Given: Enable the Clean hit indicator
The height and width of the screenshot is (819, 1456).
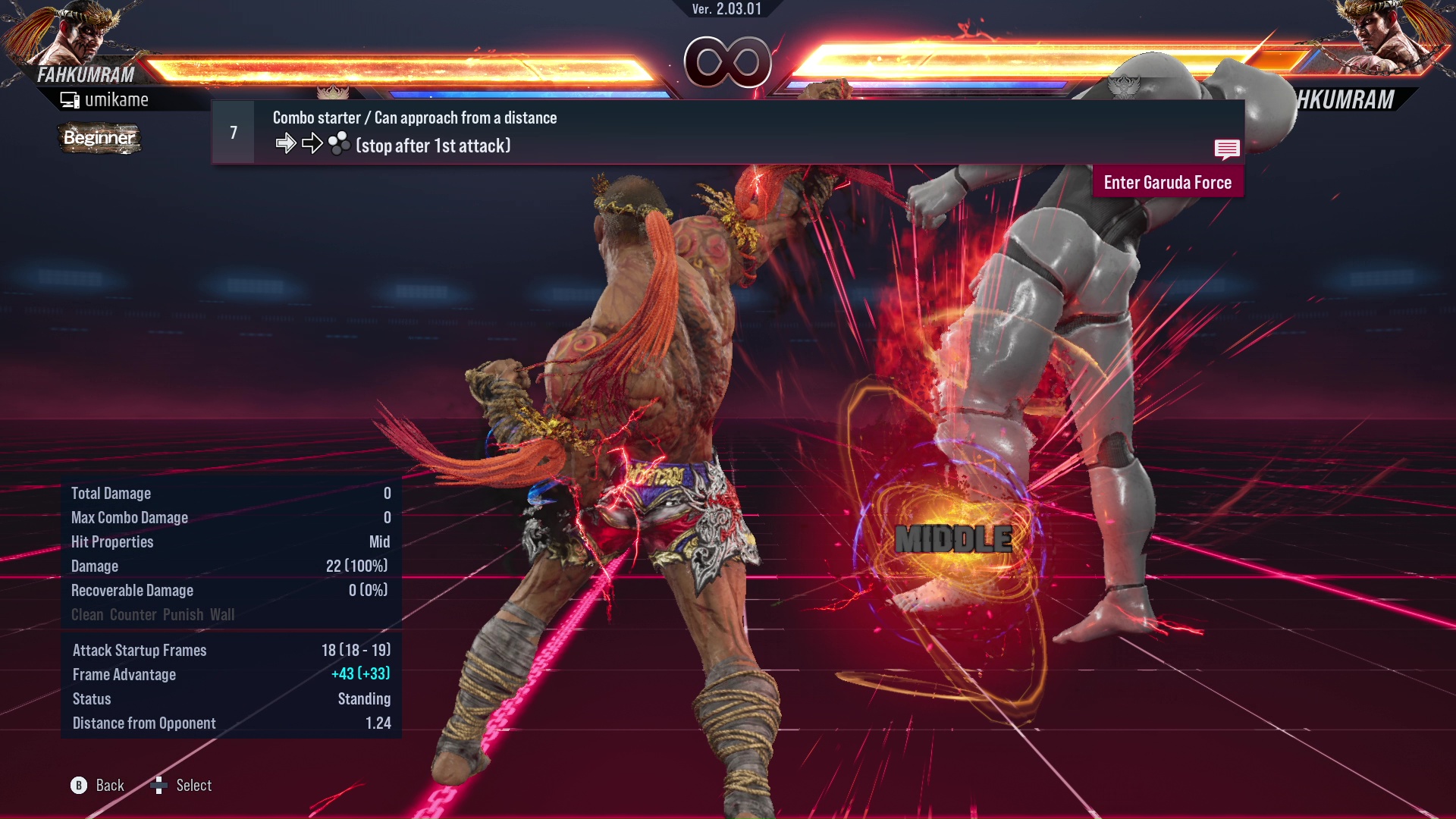Looking at the screenshot, I should (x=87, y=614).
